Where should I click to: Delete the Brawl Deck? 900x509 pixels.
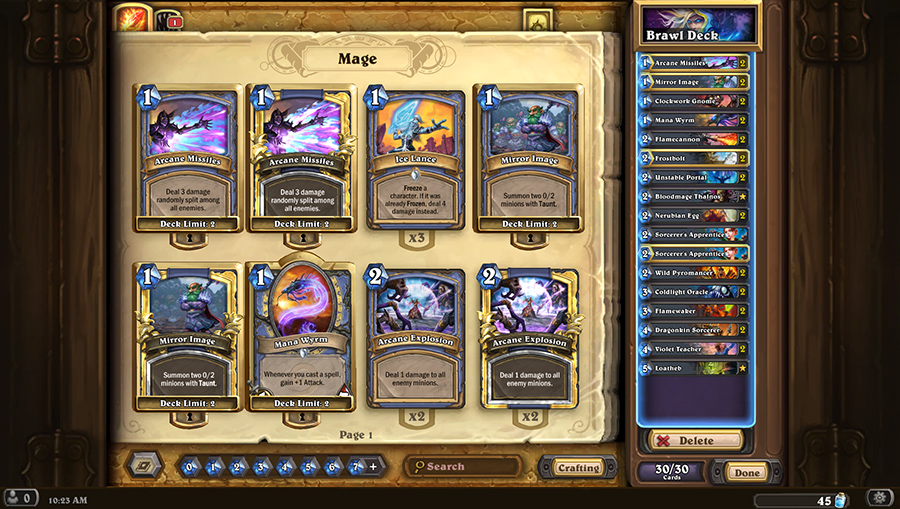click(695, 440)
